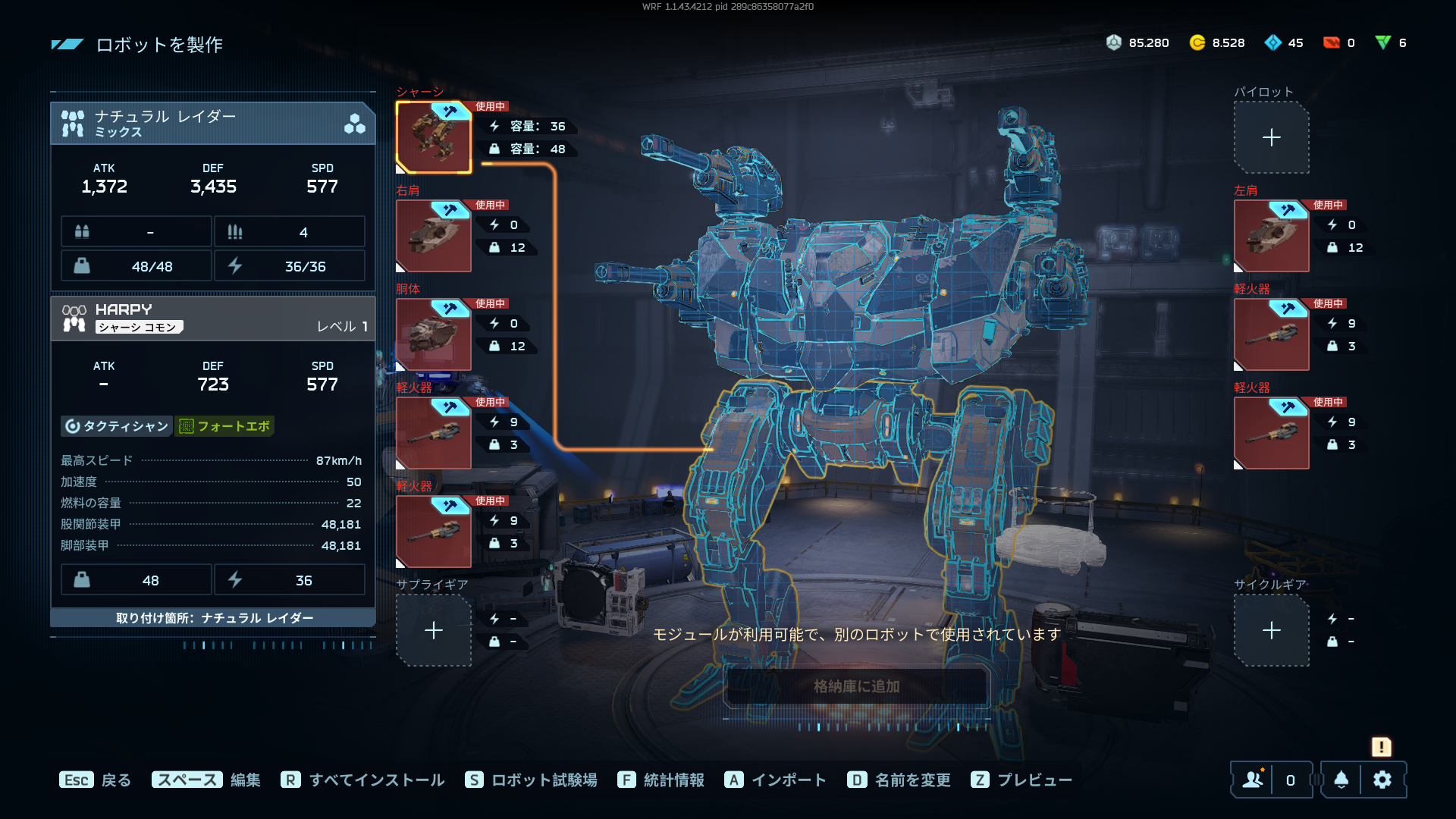Image resolution: width=1456 pixels, height=819 pixels.
Task: Open the friends list icon
Action: pos(1254,780)
